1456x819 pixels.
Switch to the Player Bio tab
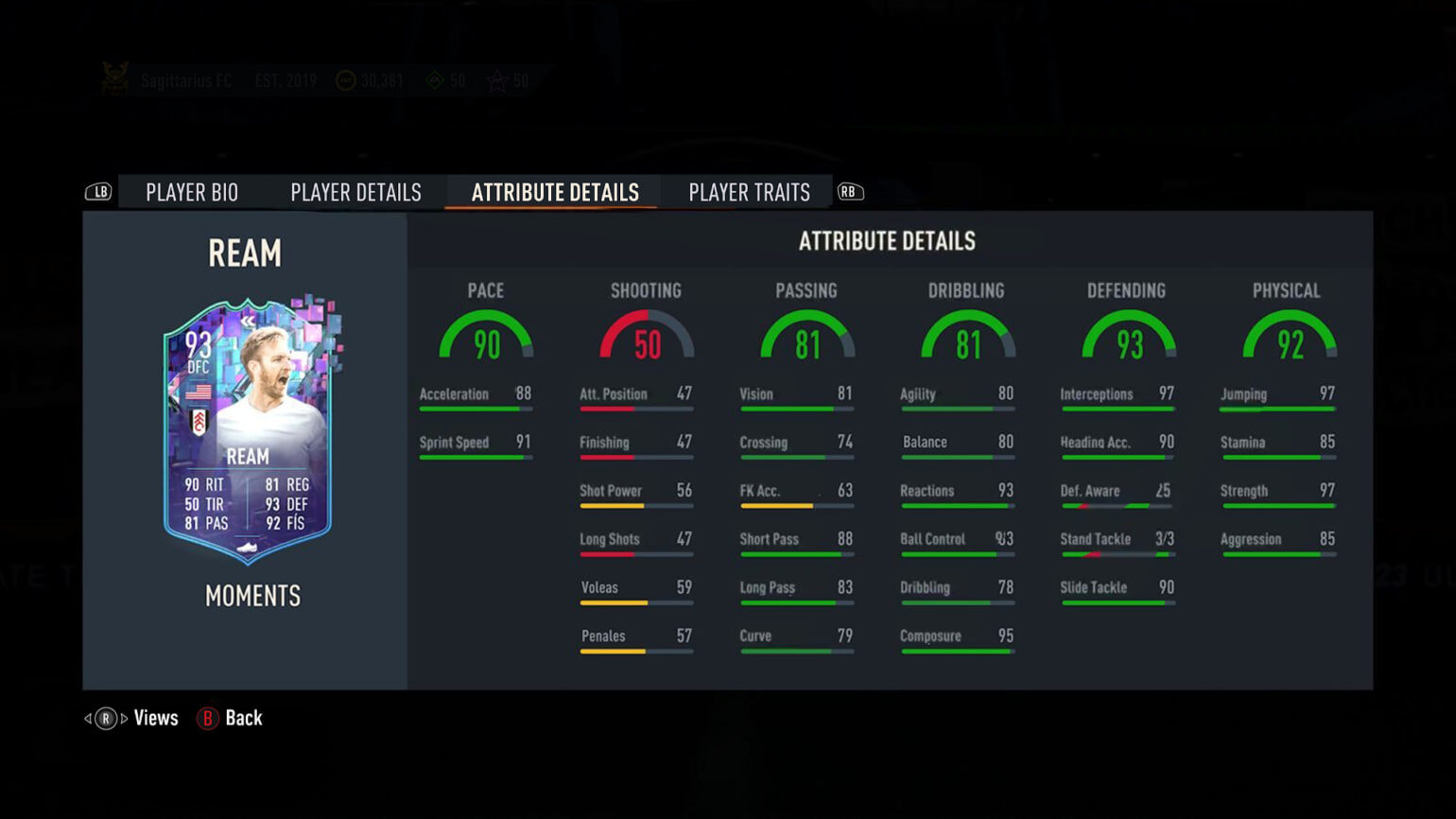click(x=191, y=192)
